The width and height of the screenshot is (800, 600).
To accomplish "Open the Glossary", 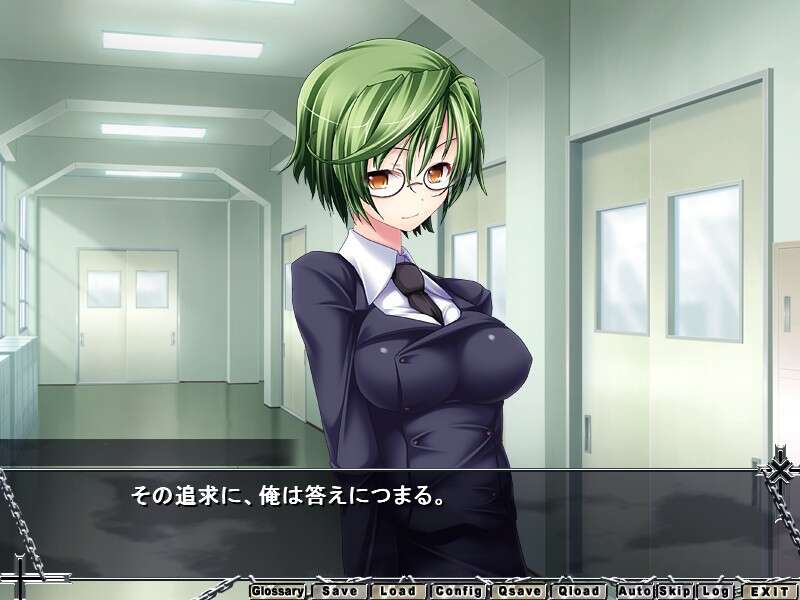I will pos(277,590).
